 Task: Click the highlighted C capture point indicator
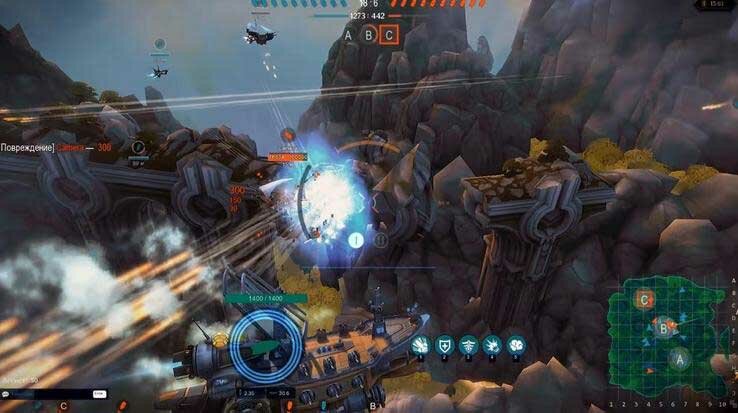[x=389, y=35]
